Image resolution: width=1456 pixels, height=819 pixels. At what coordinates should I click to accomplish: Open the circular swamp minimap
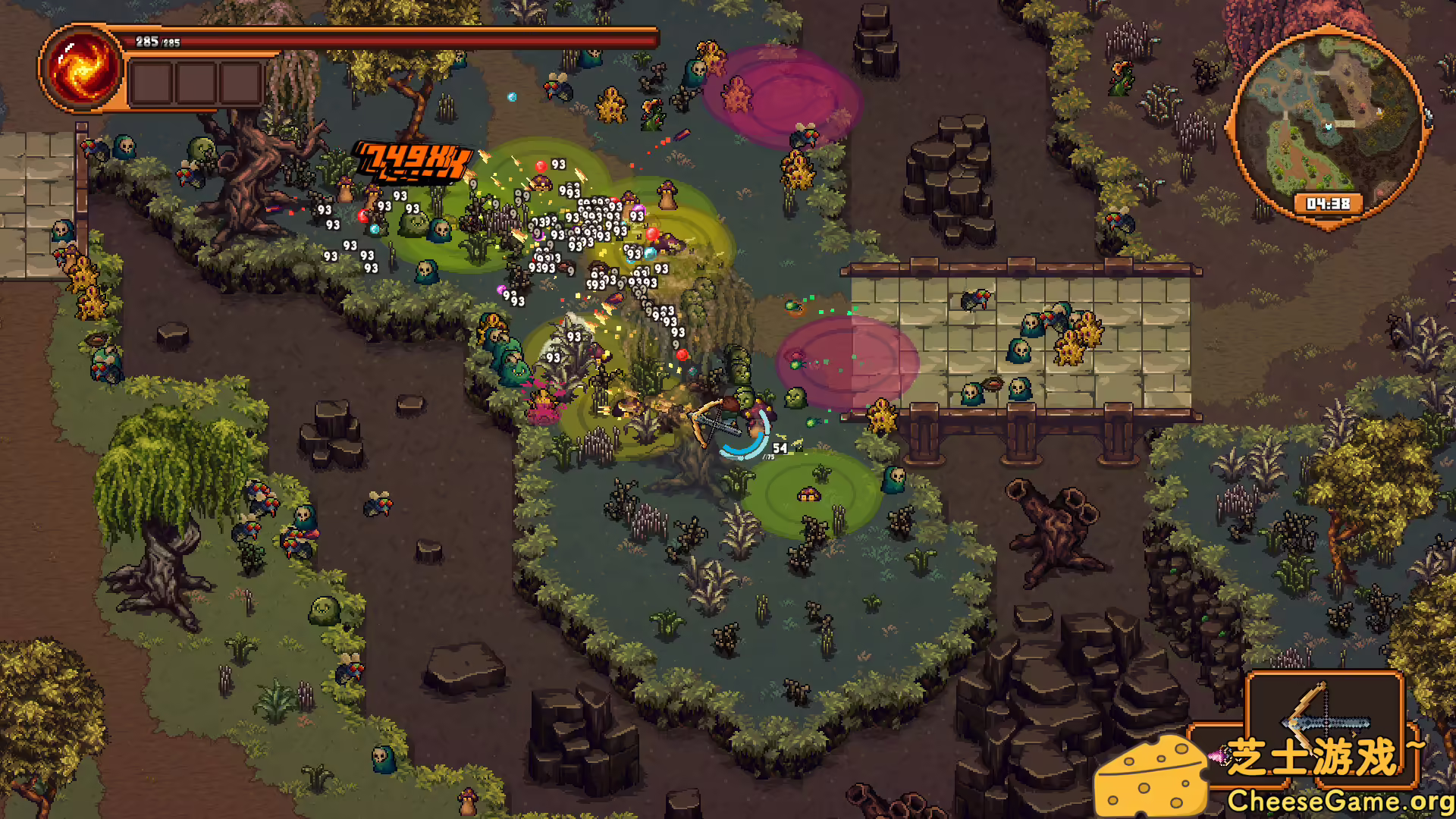(x=1327, y=125)
